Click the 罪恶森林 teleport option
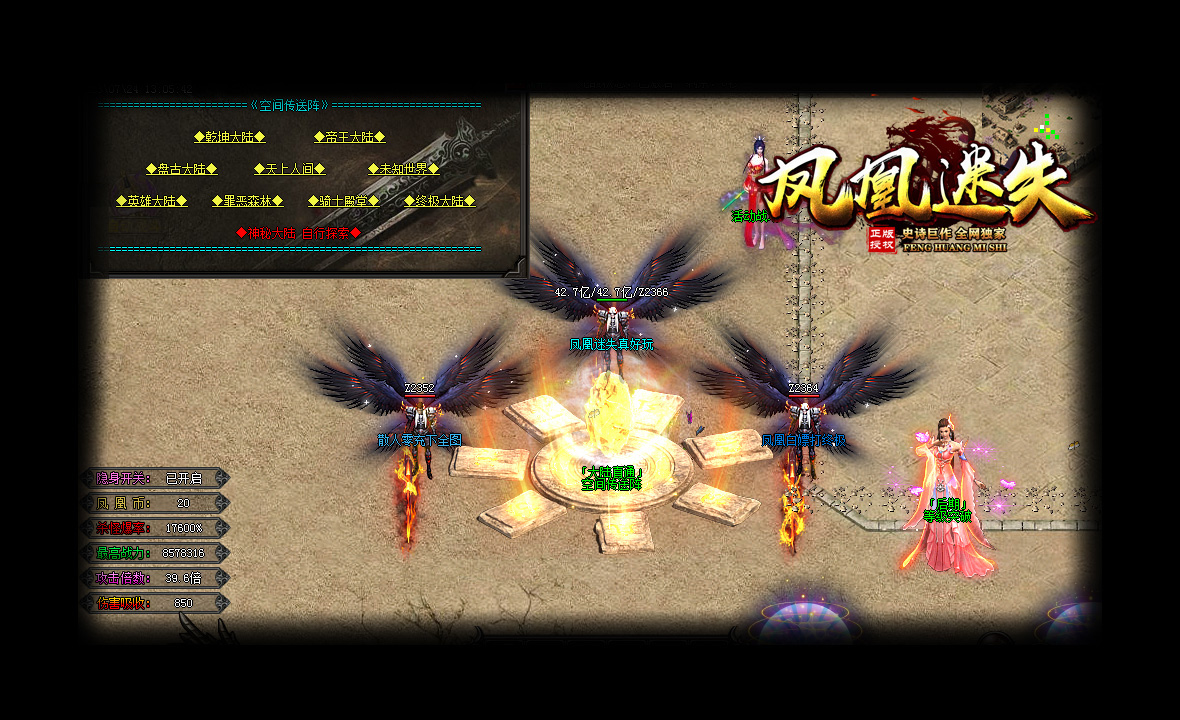1180x720 pixels. (247, 201)
